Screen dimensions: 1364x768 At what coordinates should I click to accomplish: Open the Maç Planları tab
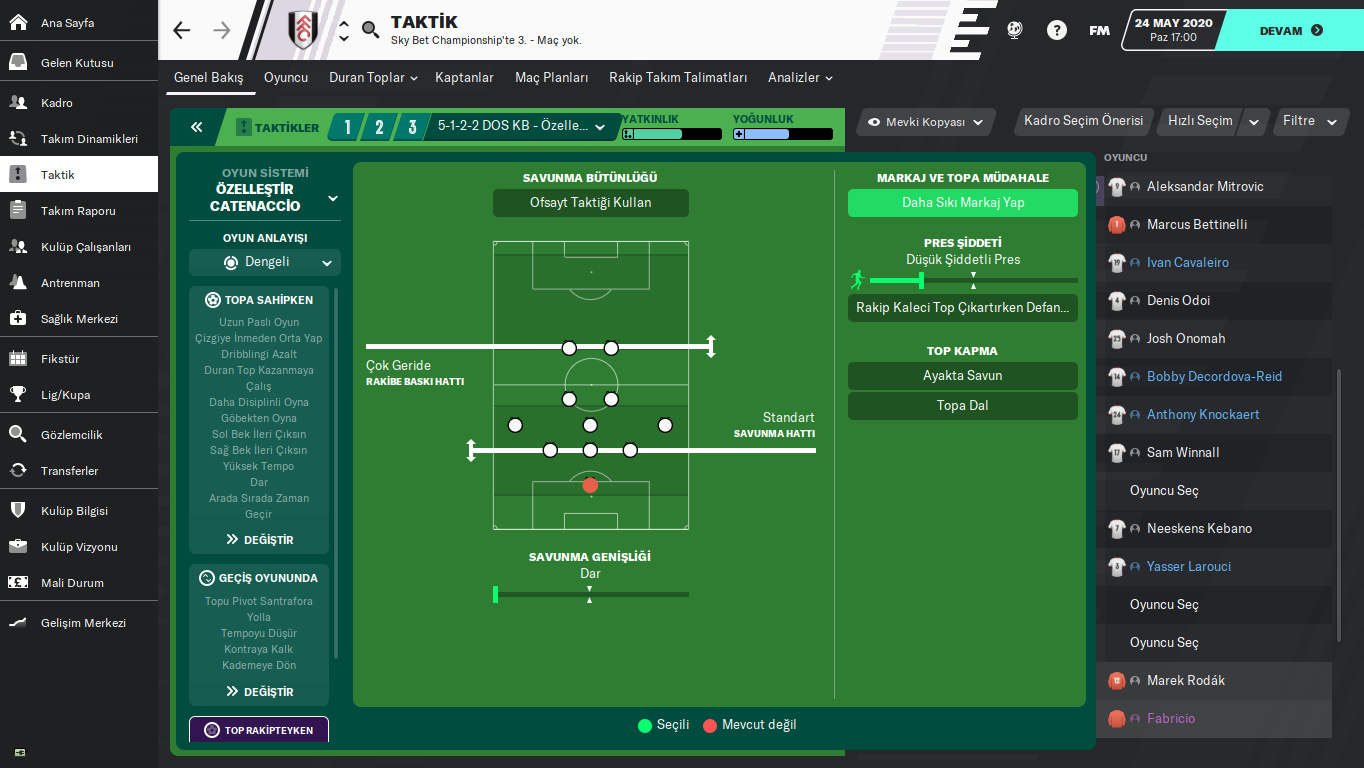[x=551, y=78]
